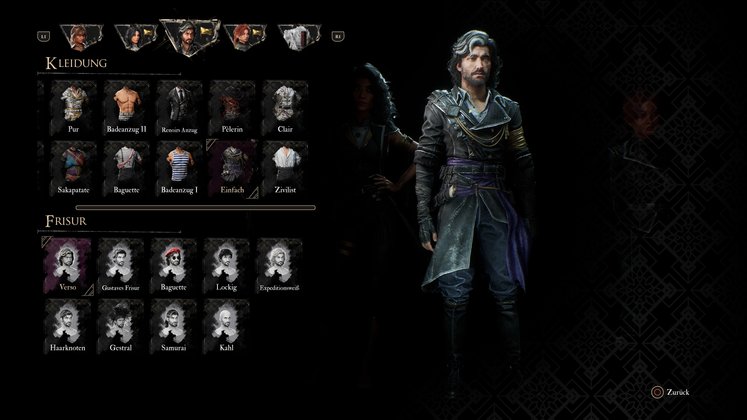This screenshot has width=747, height=420.
Task: Pick the Gestral hairstyle
Action: point(122,323)
